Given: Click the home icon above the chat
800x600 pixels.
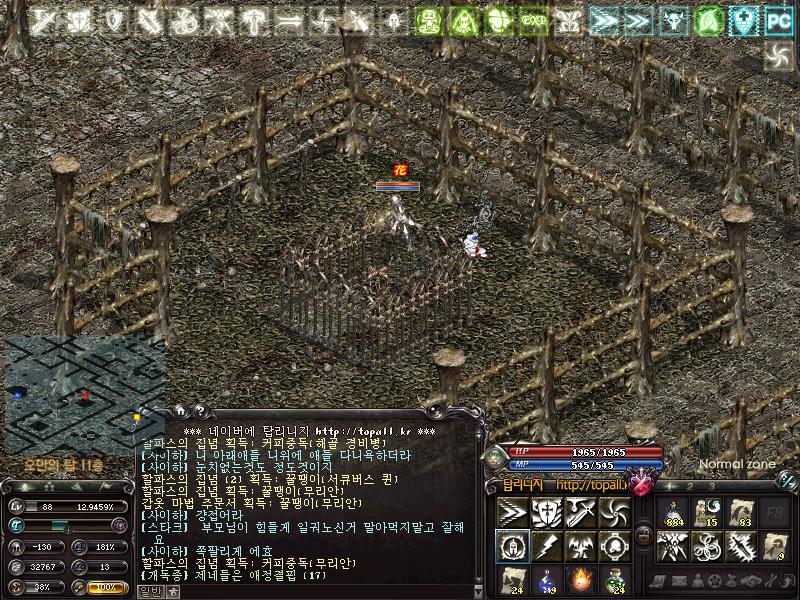Looking at the screenshot, I should coord(181,410).
